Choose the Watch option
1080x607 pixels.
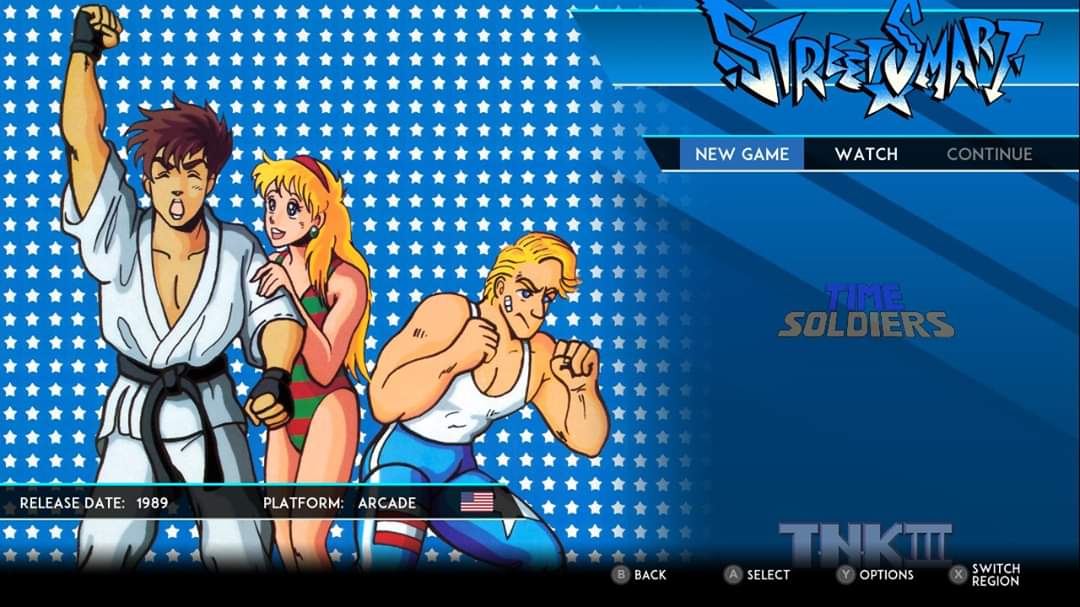[866, 154]
